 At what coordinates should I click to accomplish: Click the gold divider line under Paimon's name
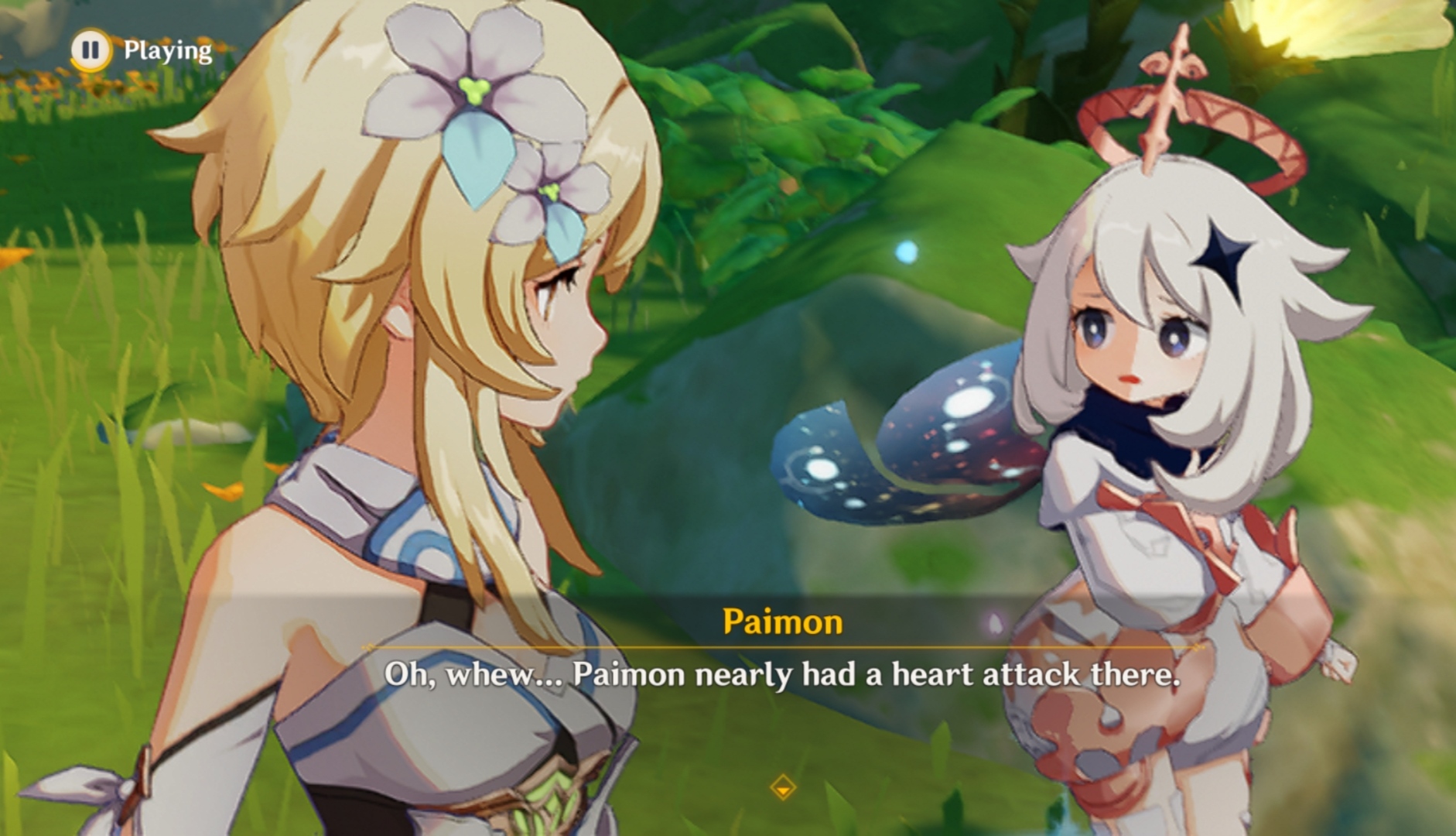tap(781, 646)
